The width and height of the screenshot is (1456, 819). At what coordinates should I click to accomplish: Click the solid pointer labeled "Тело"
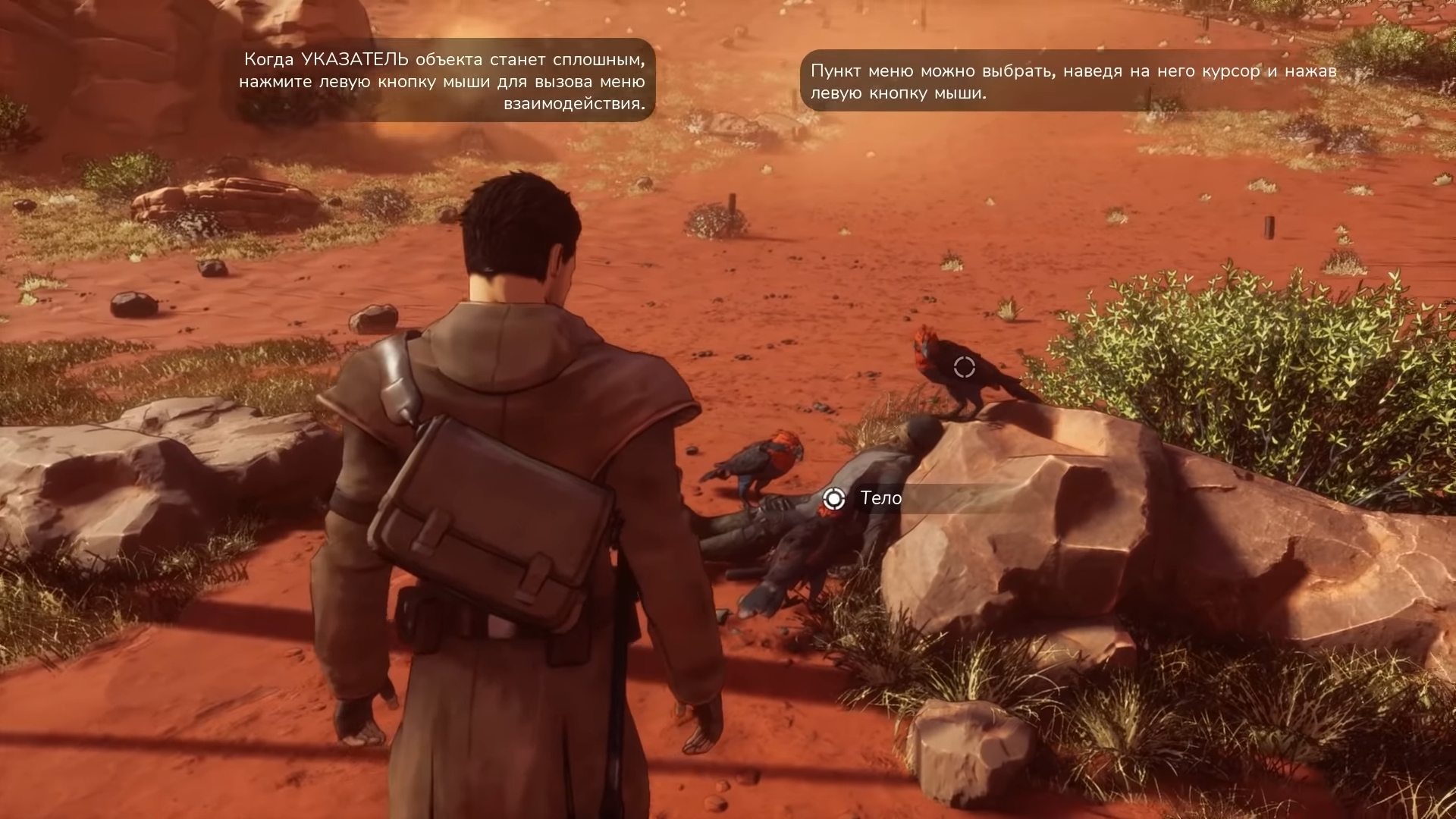pos(833,498)
